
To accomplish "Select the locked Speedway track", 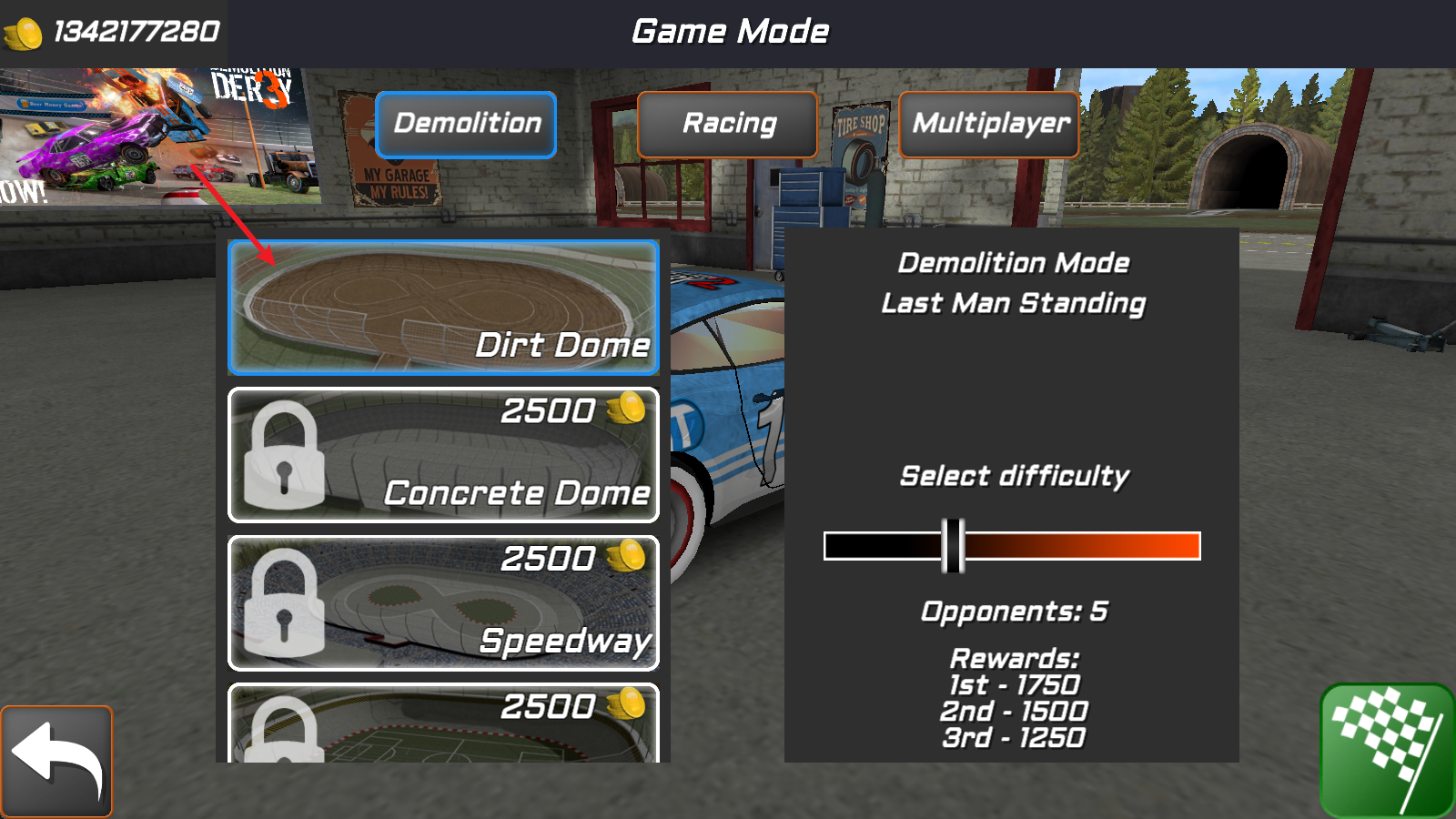I will point(443,602).
